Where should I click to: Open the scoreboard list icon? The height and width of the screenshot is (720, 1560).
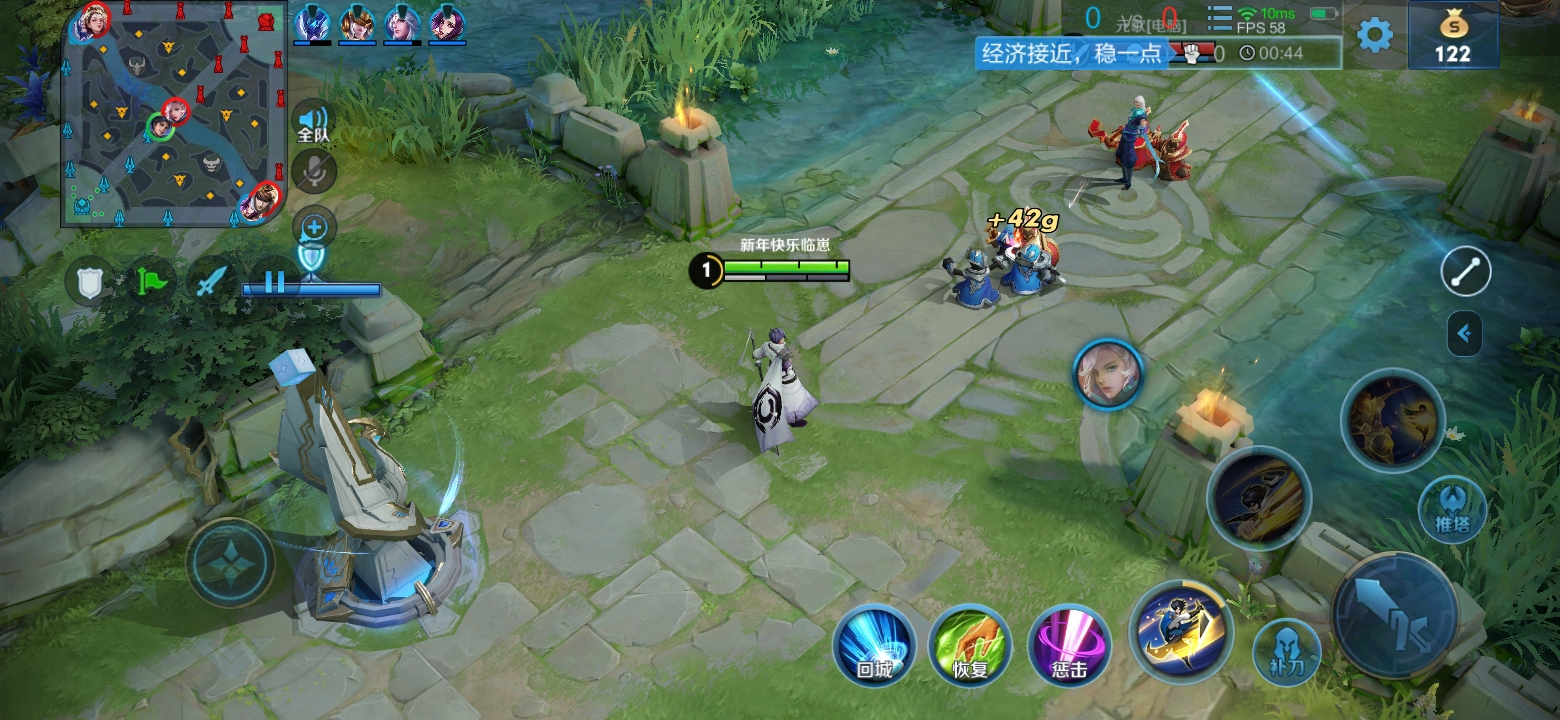1219,19
